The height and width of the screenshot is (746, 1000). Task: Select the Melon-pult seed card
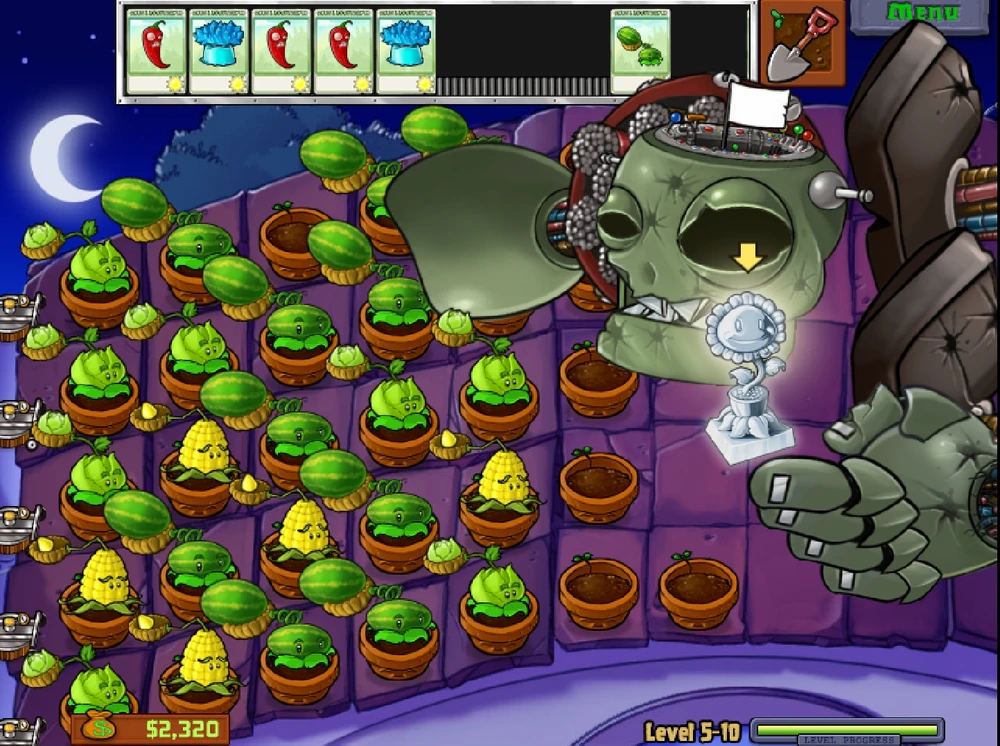(641, 51)
